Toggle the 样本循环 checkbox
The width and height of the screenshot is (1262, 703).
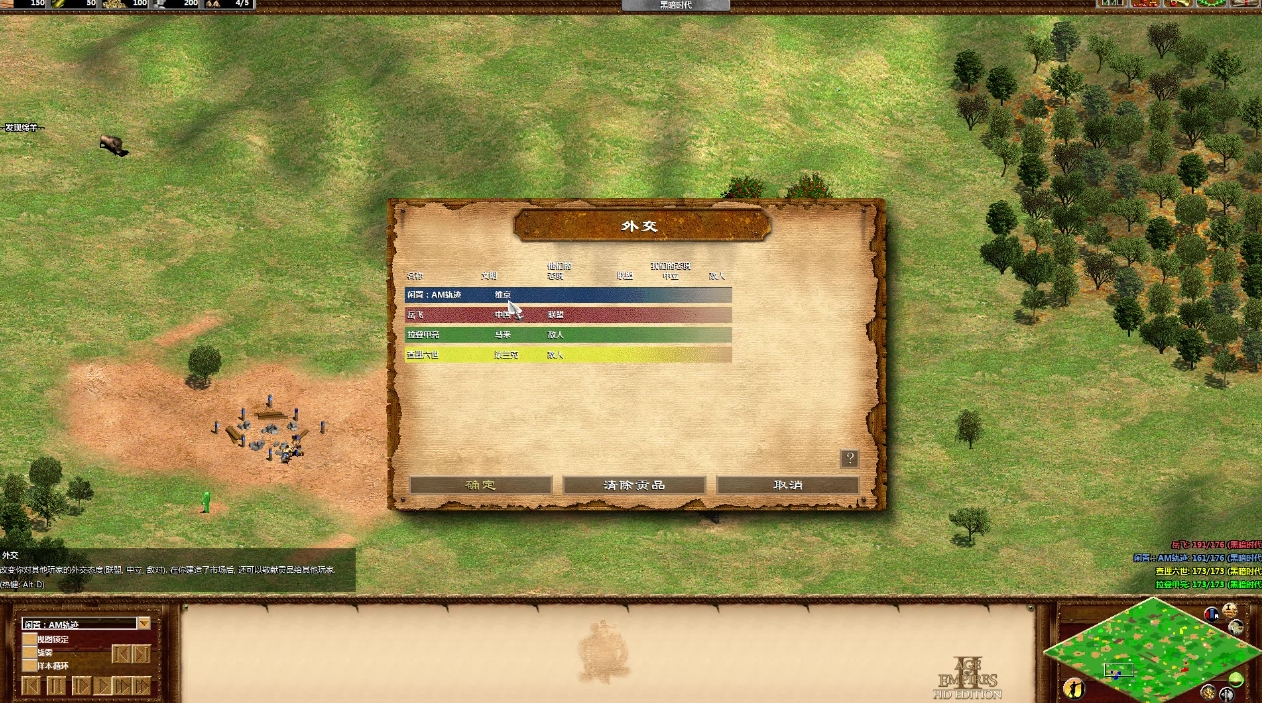tap(29, 665)
